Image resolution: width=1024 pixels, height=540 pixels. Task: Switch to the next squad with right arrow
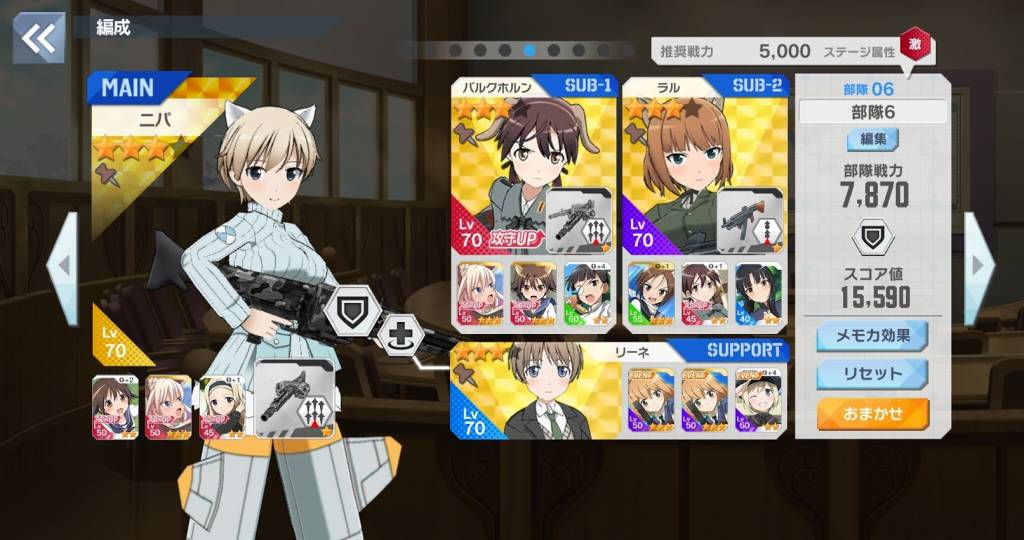coord(978,268)
